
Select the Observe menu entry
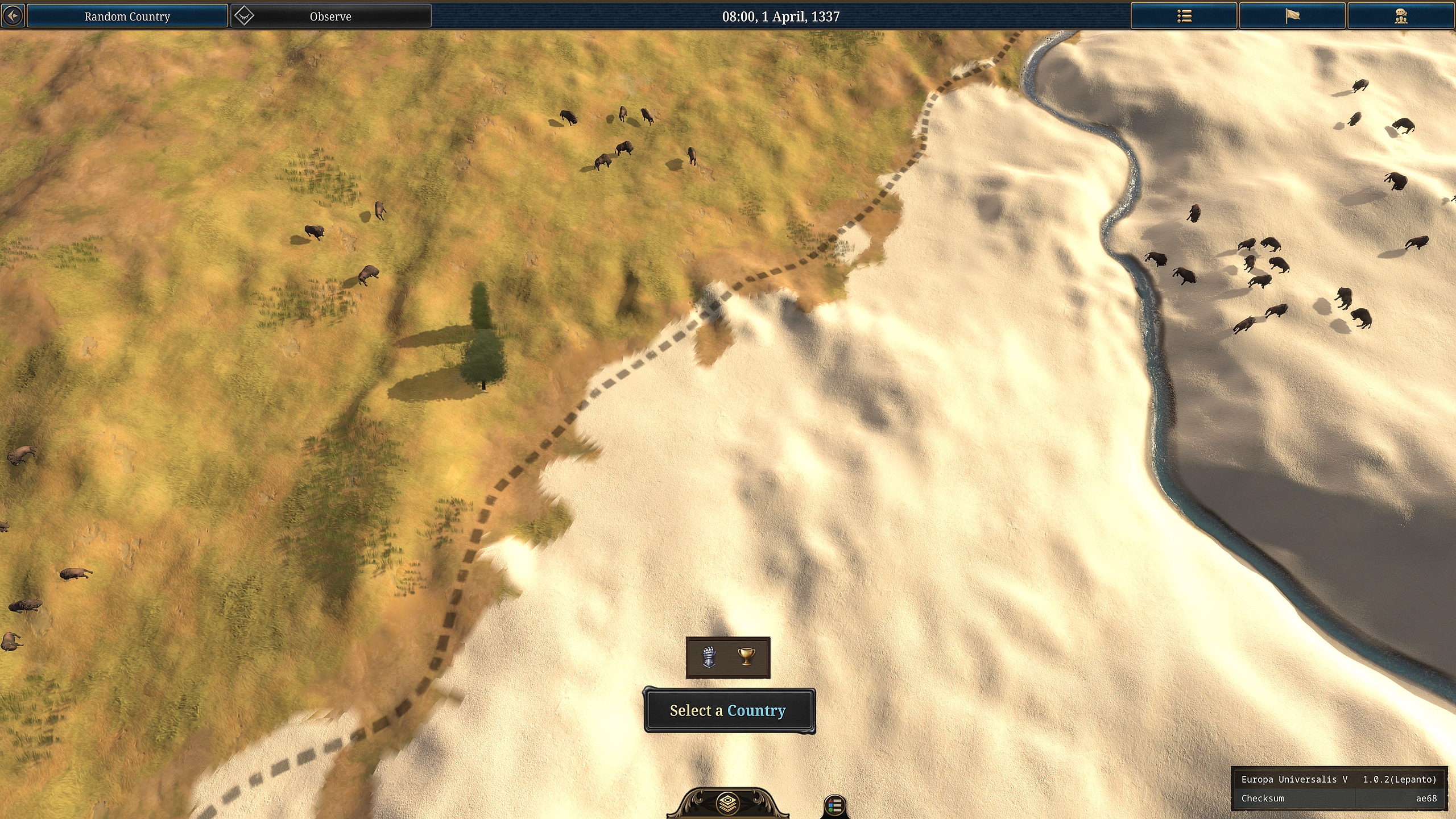[x=330, y=16]
